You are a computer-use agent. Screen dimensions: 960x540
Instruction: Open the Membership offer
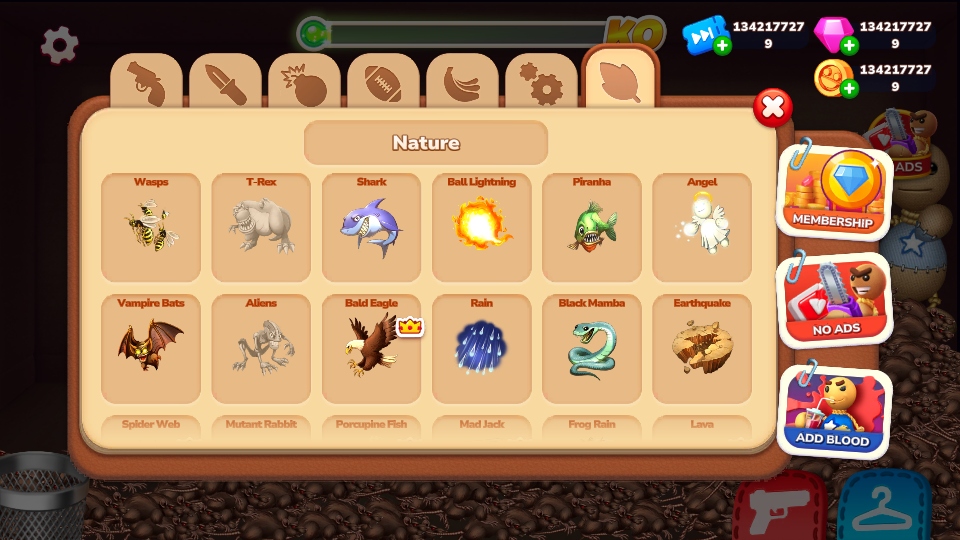[833, 190]
